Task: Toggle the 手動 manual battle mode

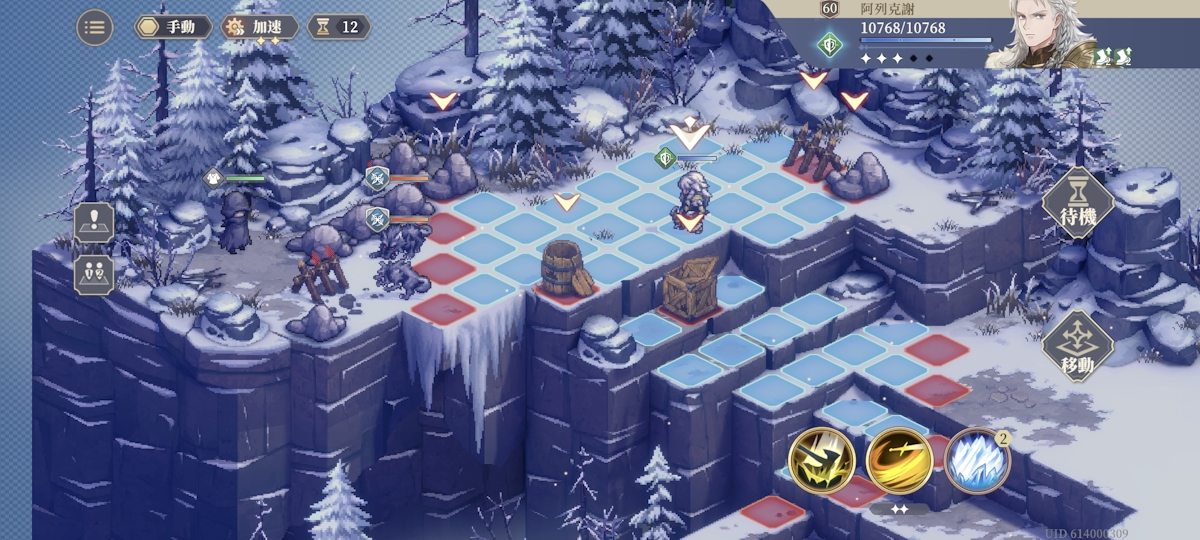Action: tap(172, 27)
